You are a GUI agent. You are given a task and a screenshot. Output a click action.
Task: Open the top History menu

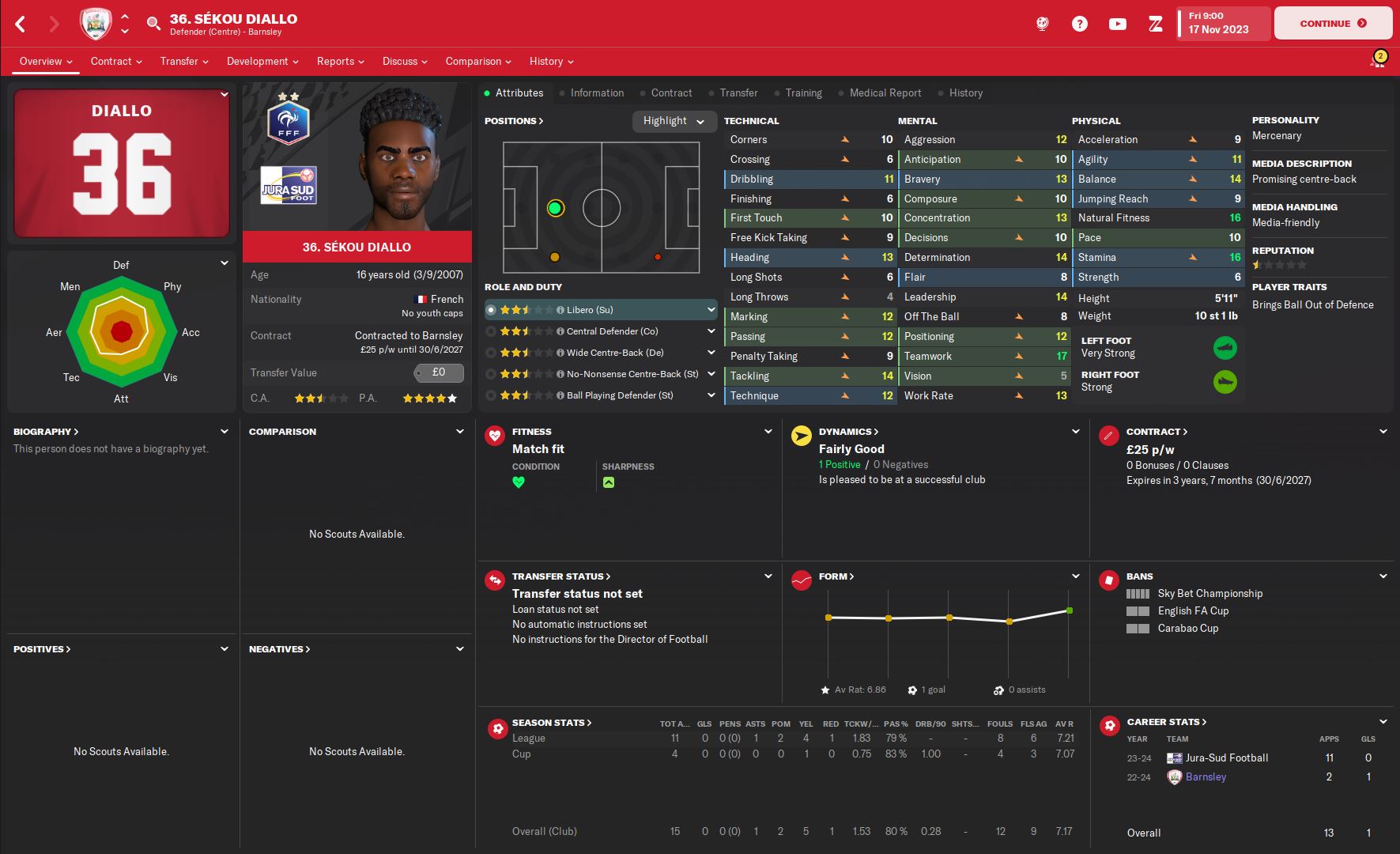[551, 61]
